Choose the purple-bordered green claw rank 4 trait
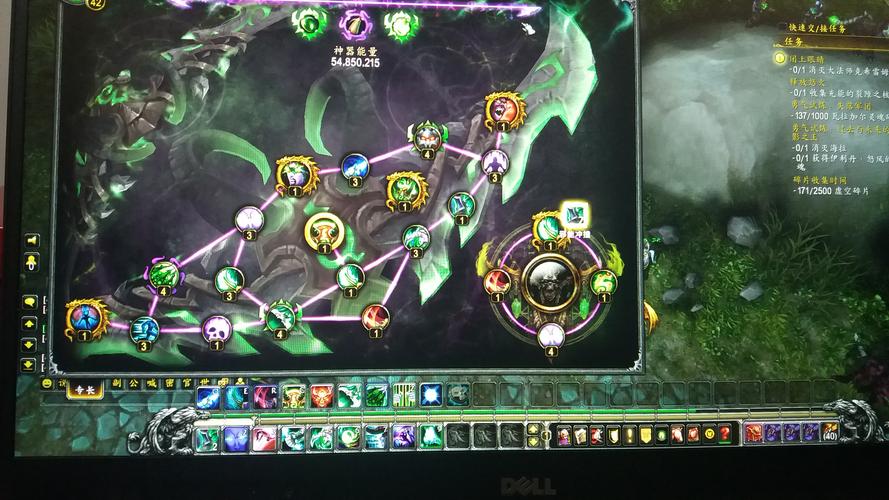Screen dimensions: 889x500 164,273
